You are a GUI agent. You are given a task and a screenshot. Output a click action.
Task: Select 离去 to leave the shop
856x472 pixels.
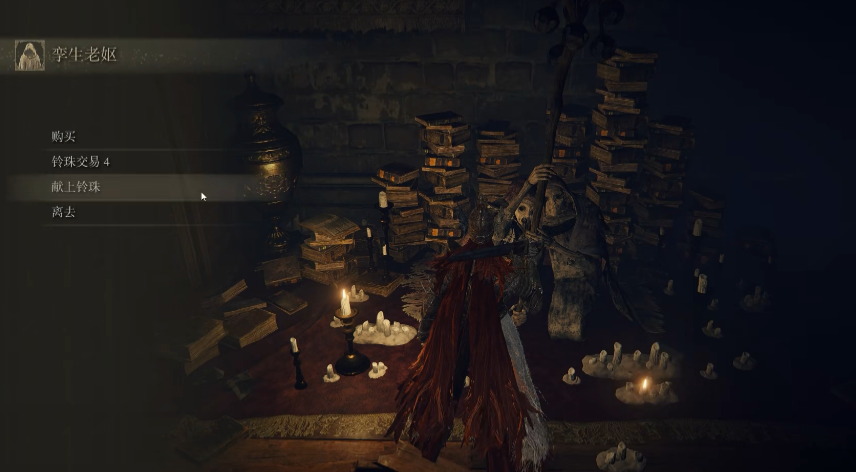(x=64, y=212)
